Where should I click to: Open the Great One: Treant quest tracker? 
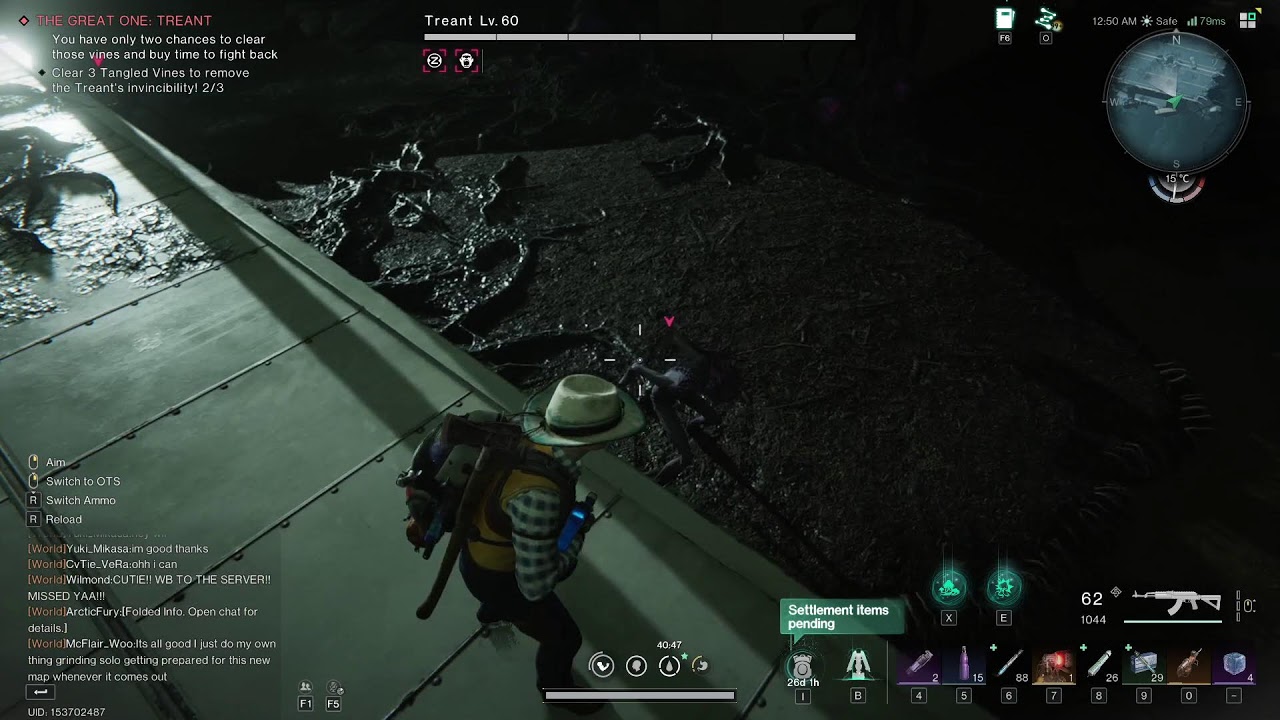tap(124, 21)
